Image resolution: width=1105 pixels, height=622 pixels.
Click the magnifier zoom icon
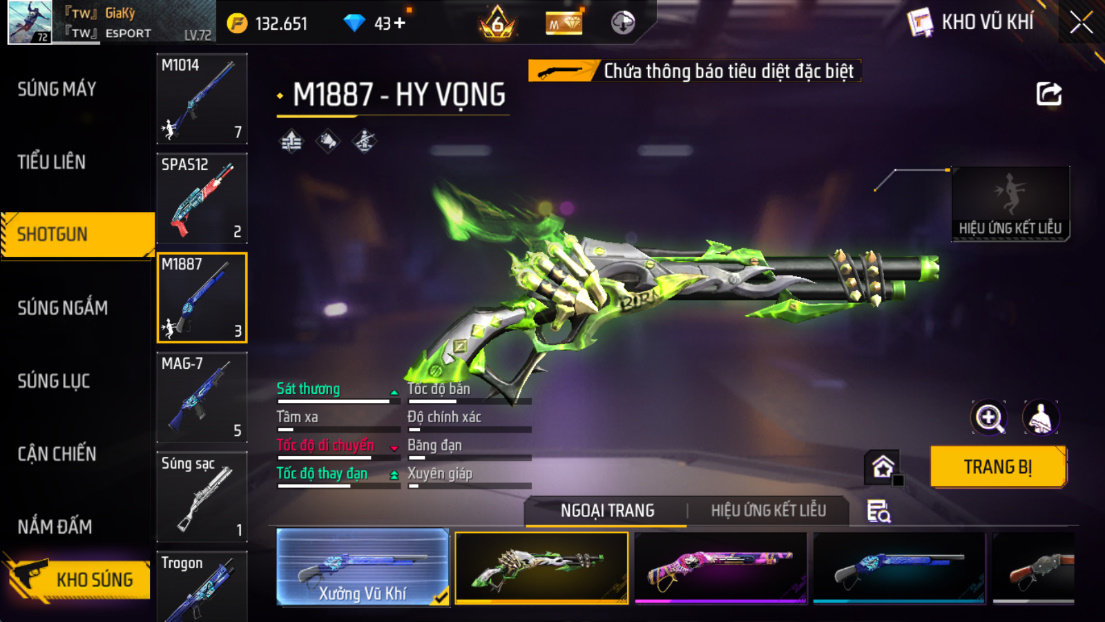[989, 418]
